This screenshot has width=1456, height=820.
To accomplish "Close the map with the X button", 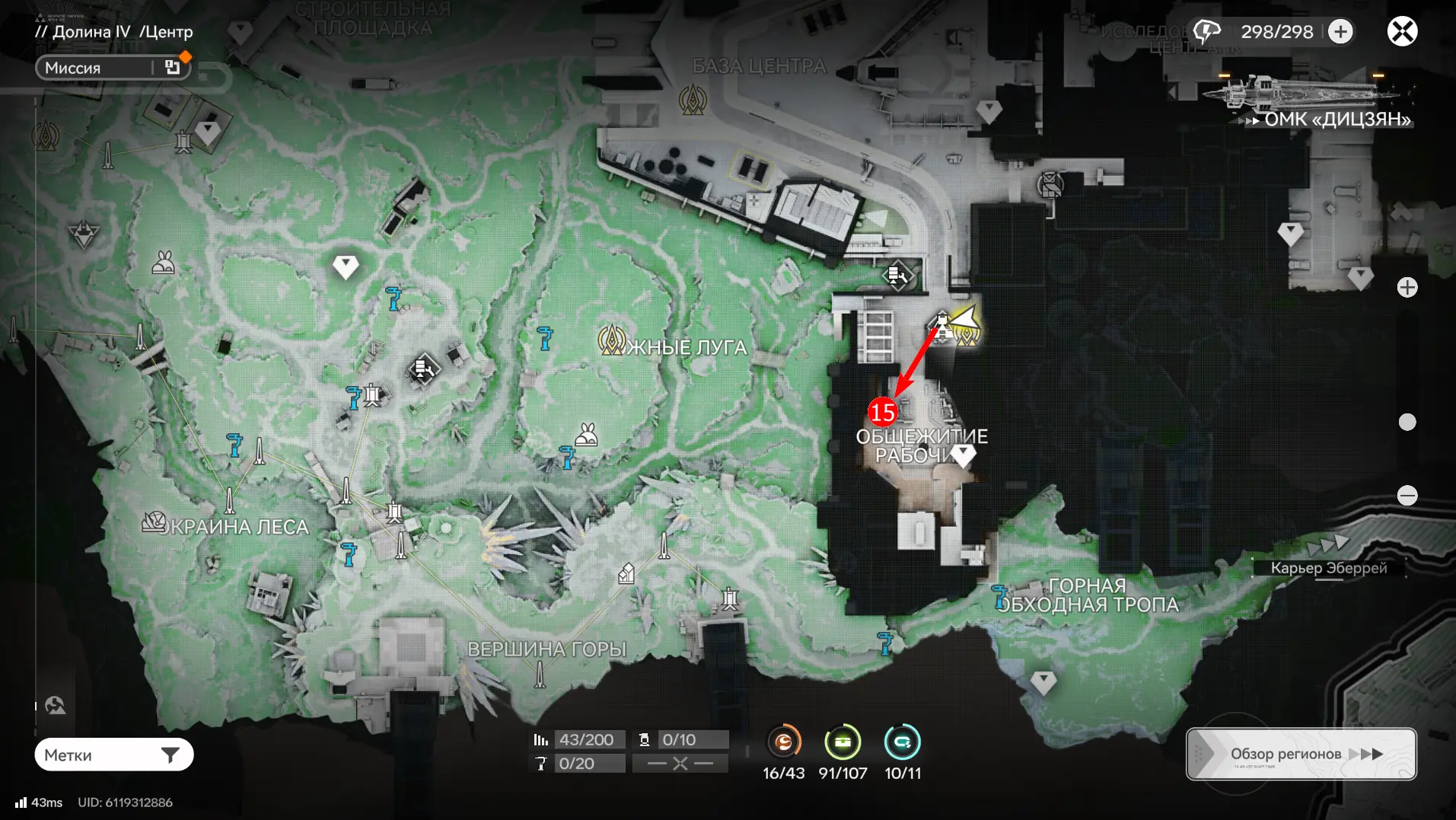I will click(1402, 32).
